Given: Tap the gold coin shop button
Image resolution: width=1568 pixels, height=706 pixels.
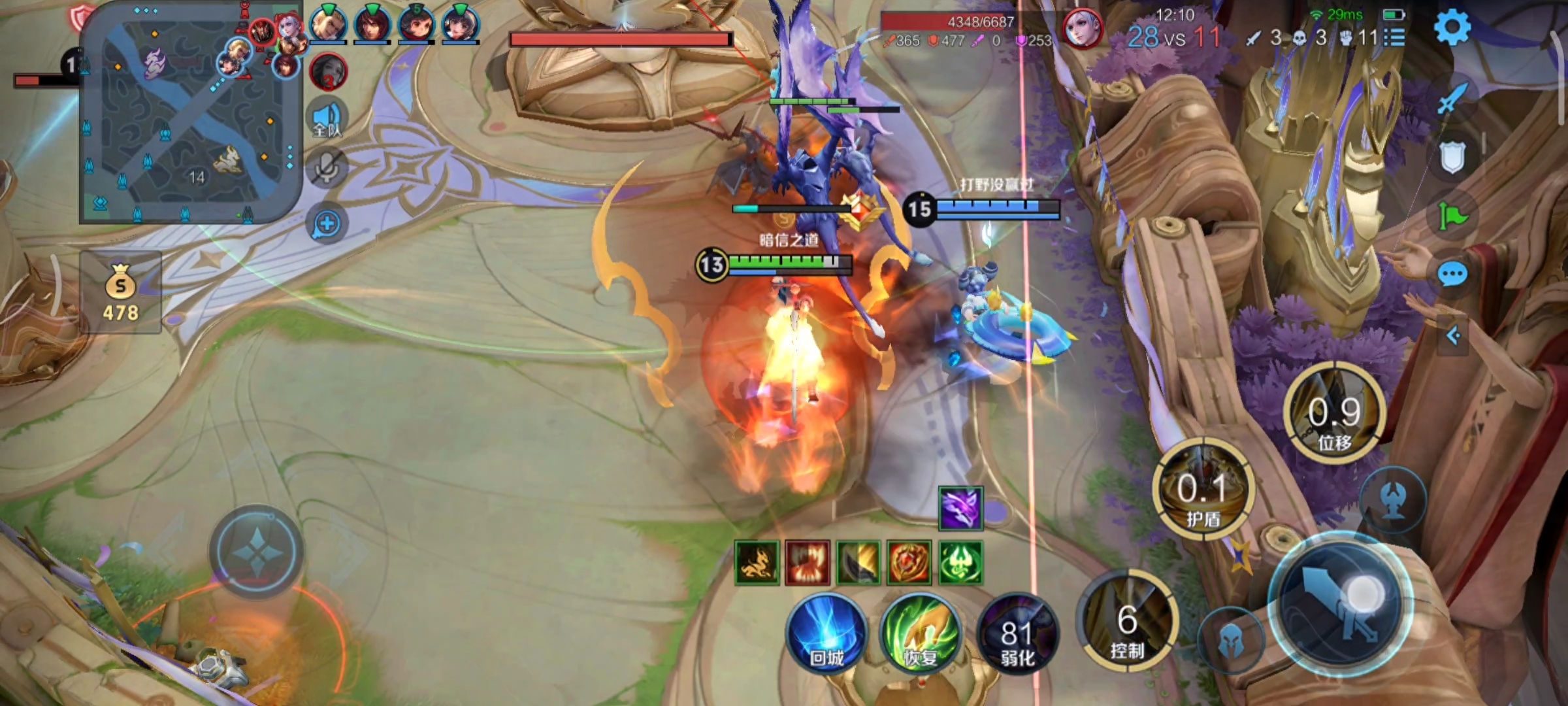Looking at the screenshot, I should click(x=121, y=293).
